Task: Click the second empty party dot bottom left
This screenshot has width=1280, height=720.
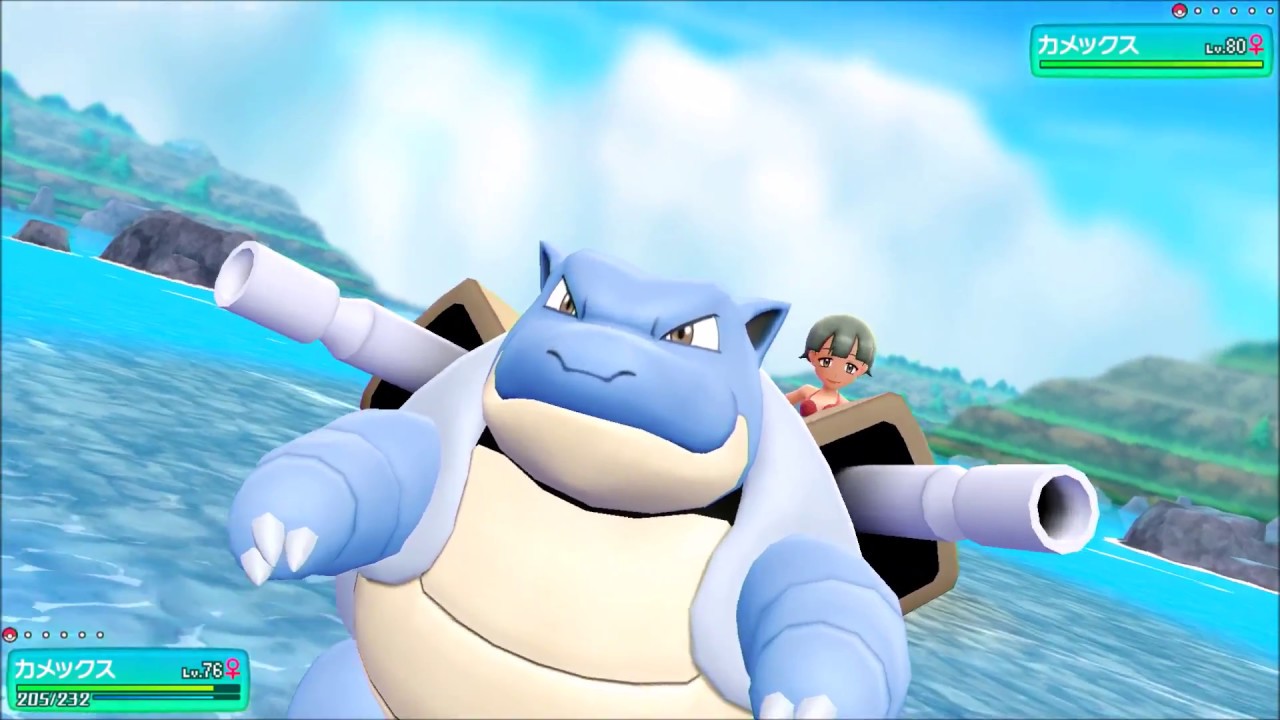Action: pyautogui.click(x=46, y=635)
